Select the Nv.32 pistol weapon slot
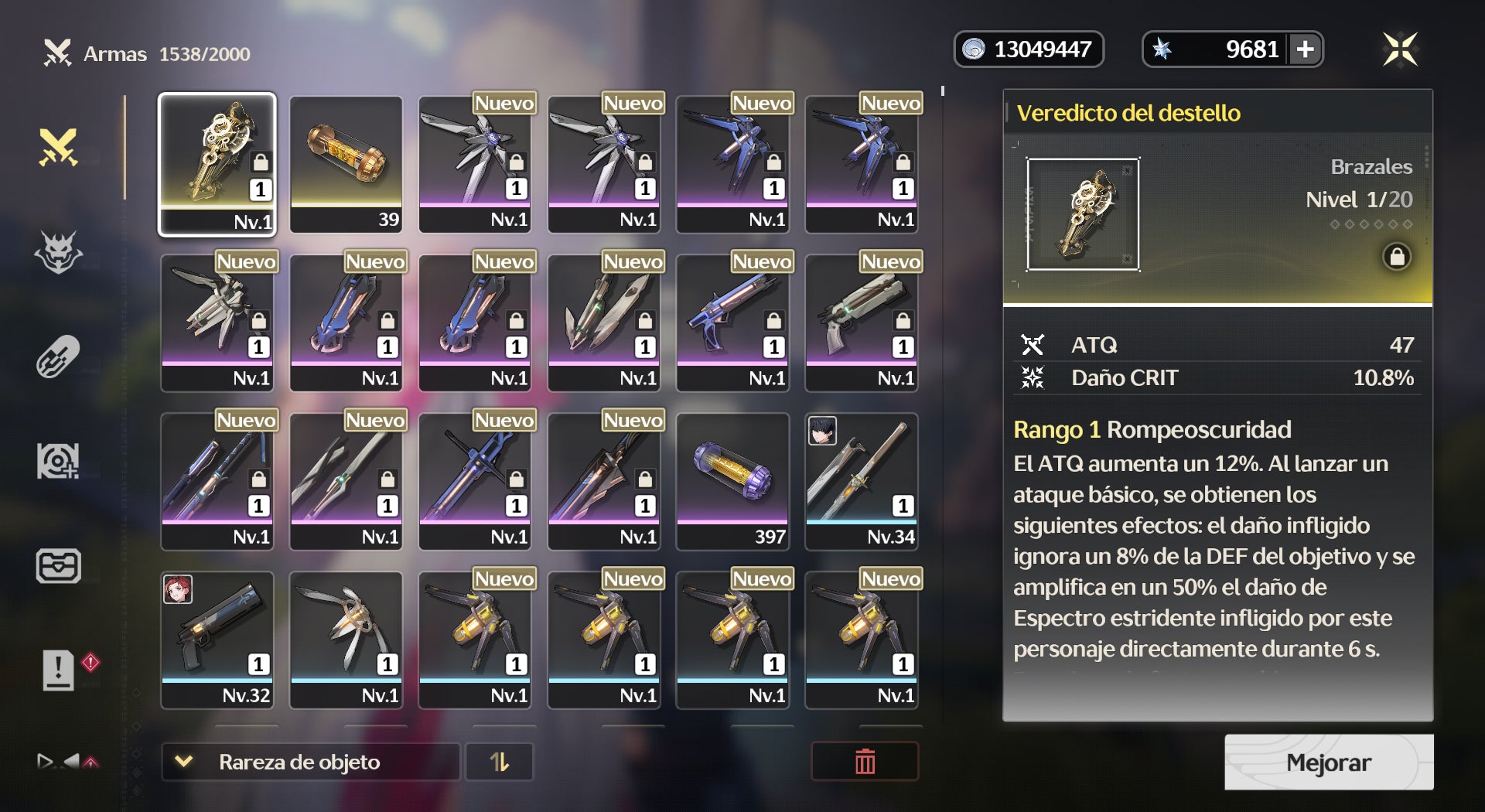Screen dimensions: 1485x812 coord(217,640)
